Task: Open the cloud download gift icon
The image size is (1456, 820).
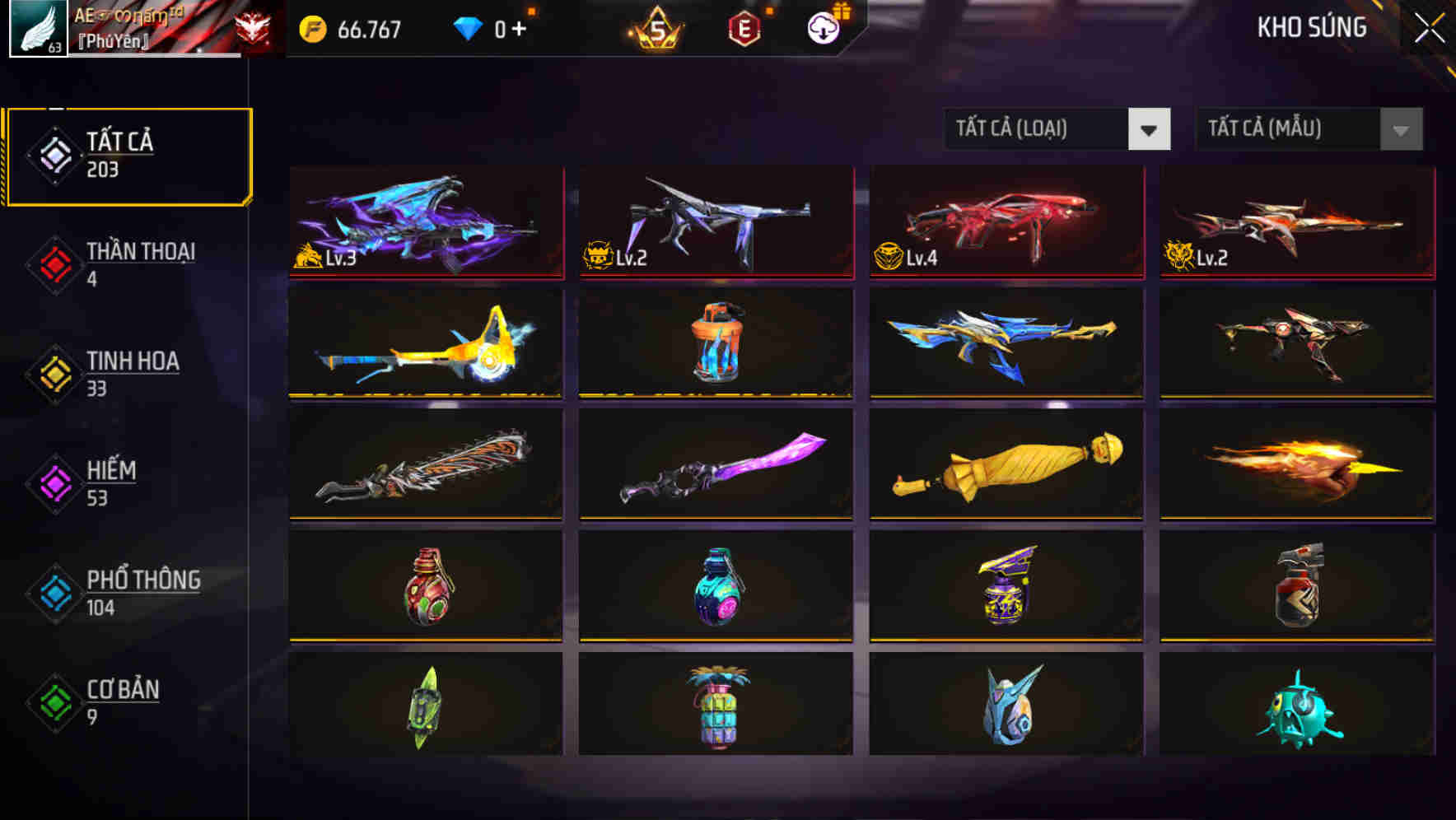Action: point(824,27)
